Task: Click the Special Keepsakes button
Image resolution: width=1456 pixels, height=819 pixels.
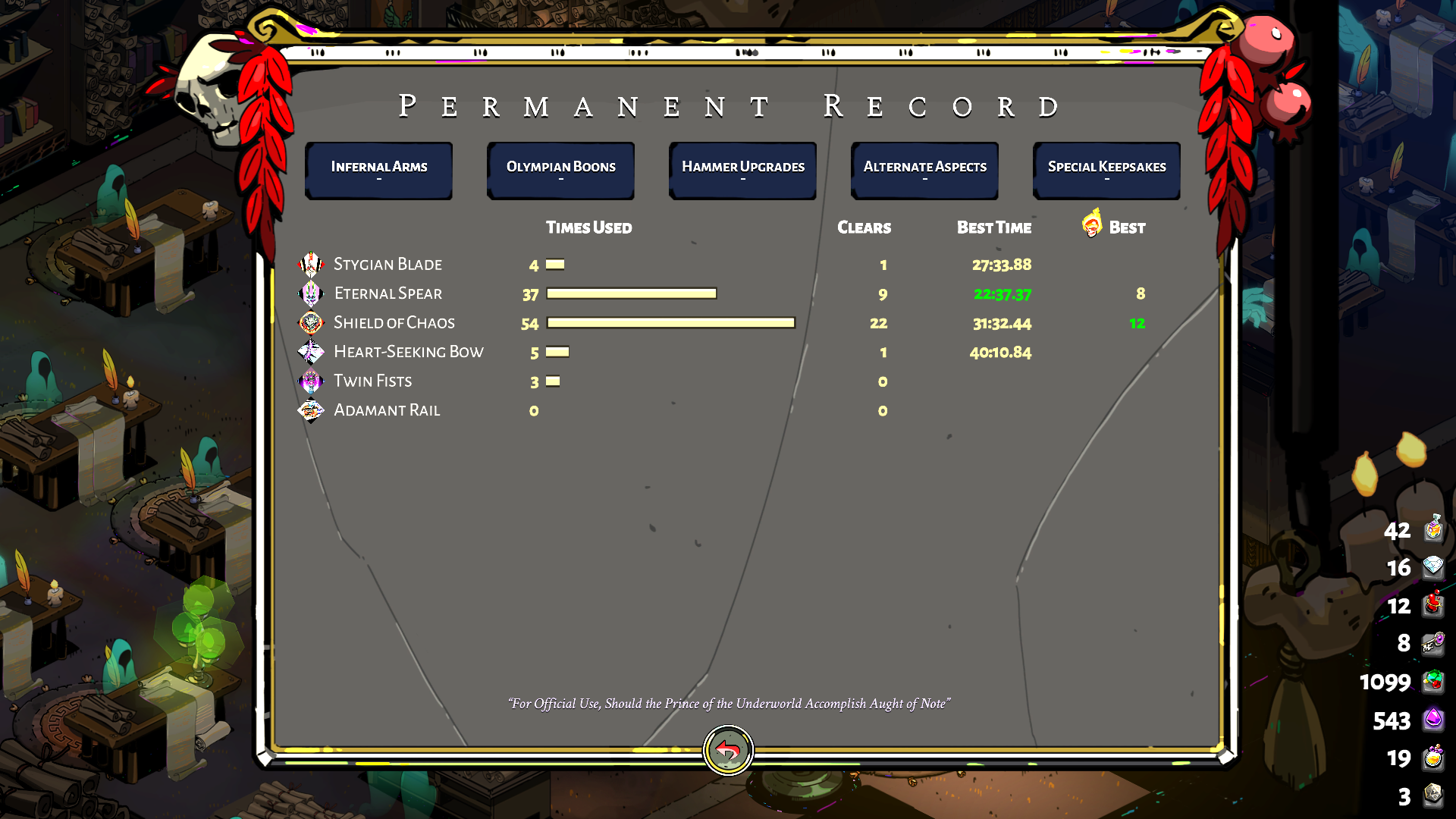Action: pos(1106,170)
